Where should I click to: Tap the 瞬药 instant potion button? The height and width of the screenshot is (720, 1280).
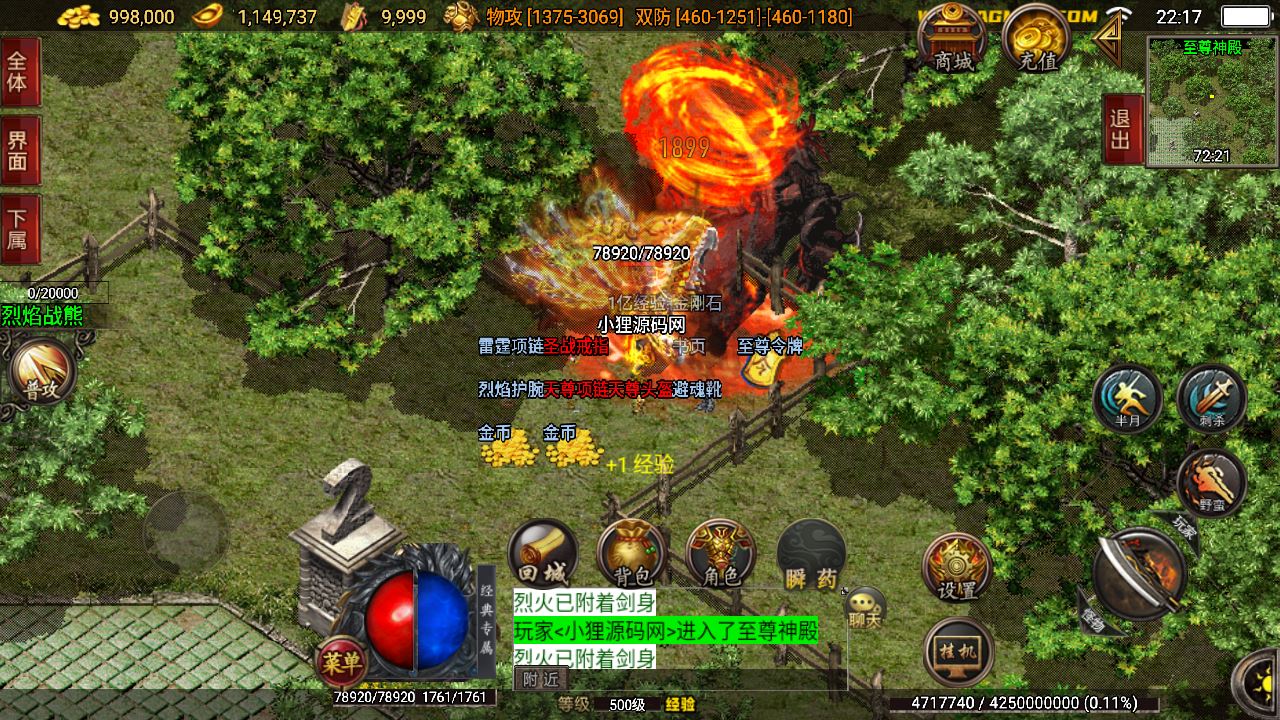tap(811, 554)
